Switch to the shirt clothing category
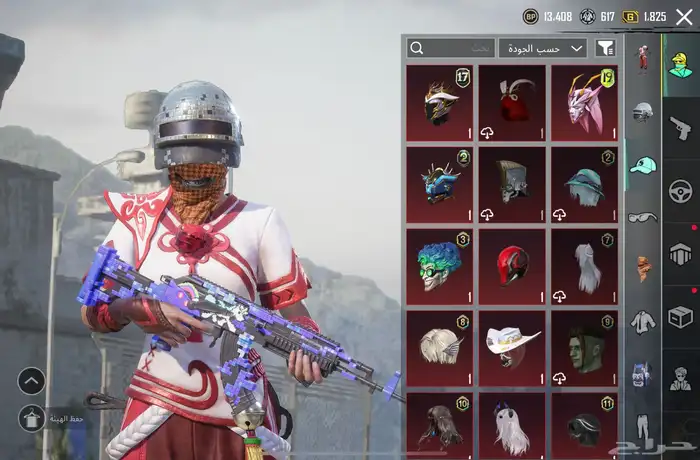 [643, 322]
